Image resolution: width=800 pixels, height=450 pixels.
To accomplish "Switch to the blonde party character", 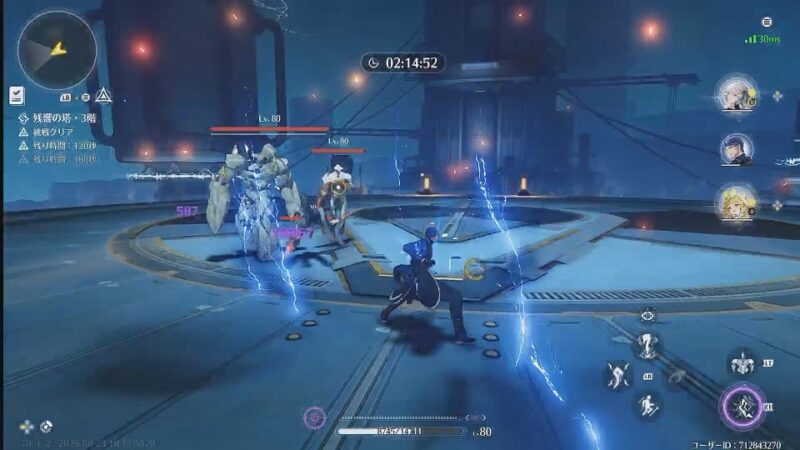I will click(735, 202).
